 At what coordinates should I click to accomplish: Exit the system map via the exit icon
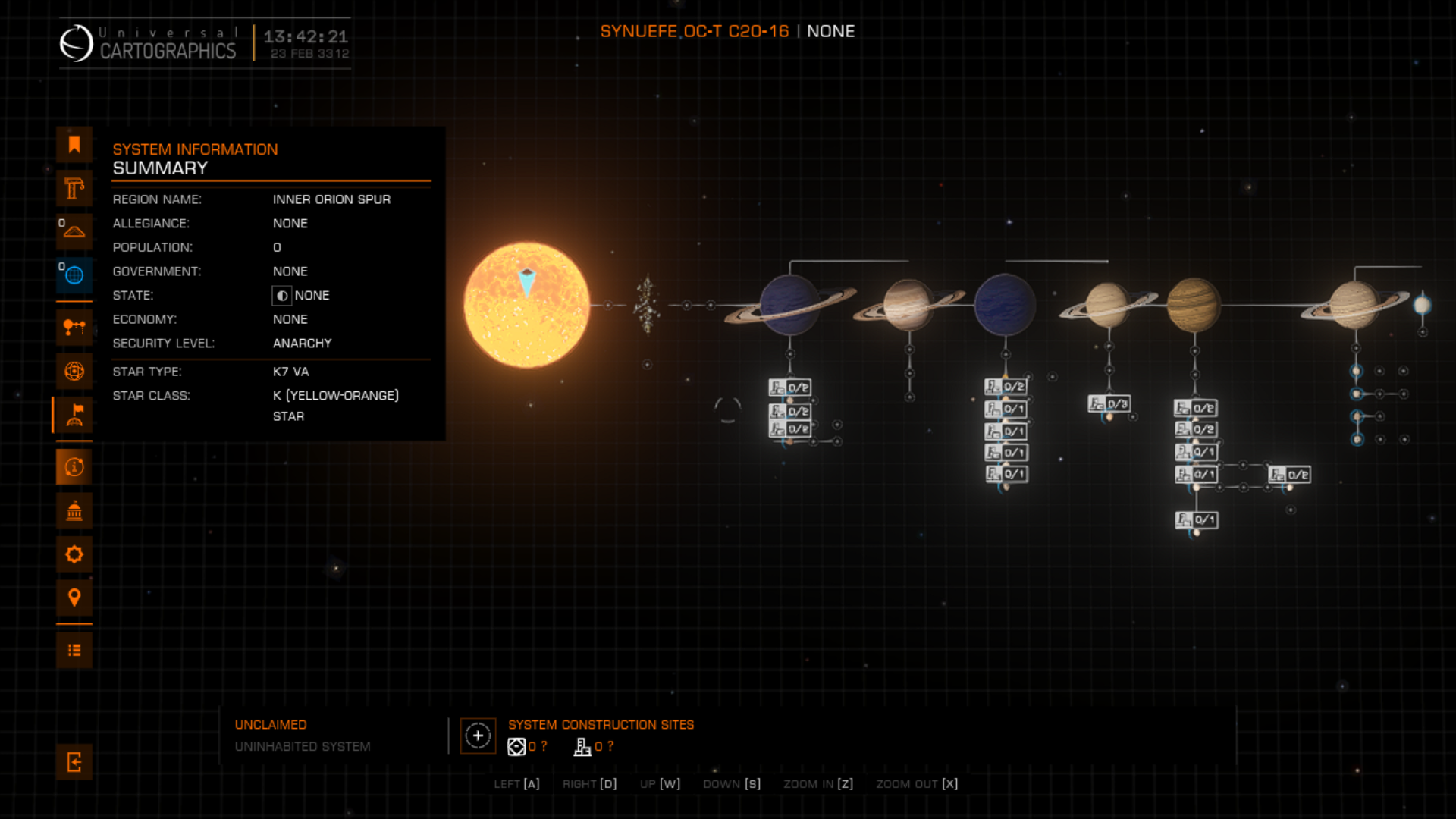pyautogui.click(x=74, y=762)
